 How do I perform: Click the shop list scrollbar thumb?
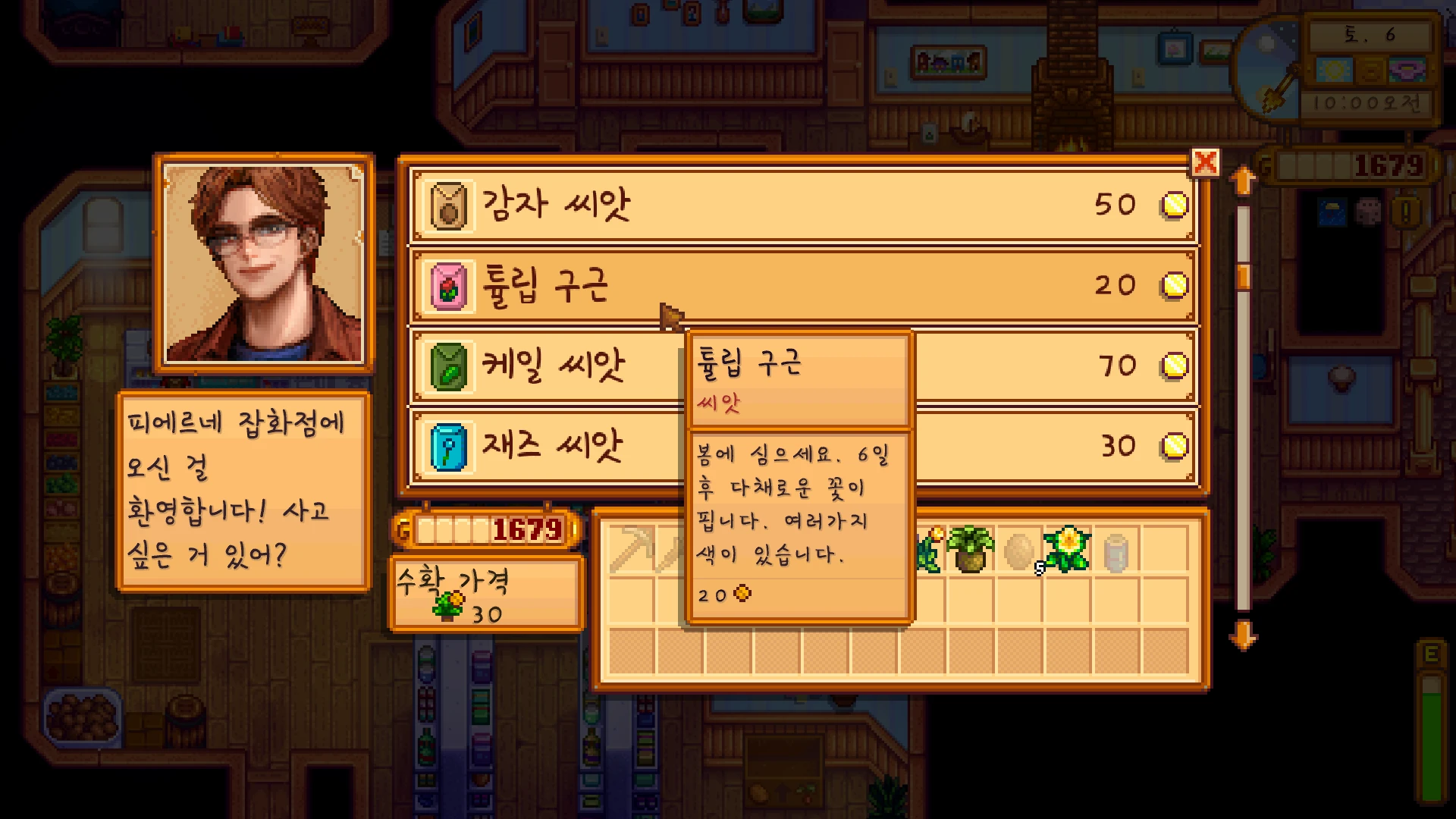[1243, 276]
